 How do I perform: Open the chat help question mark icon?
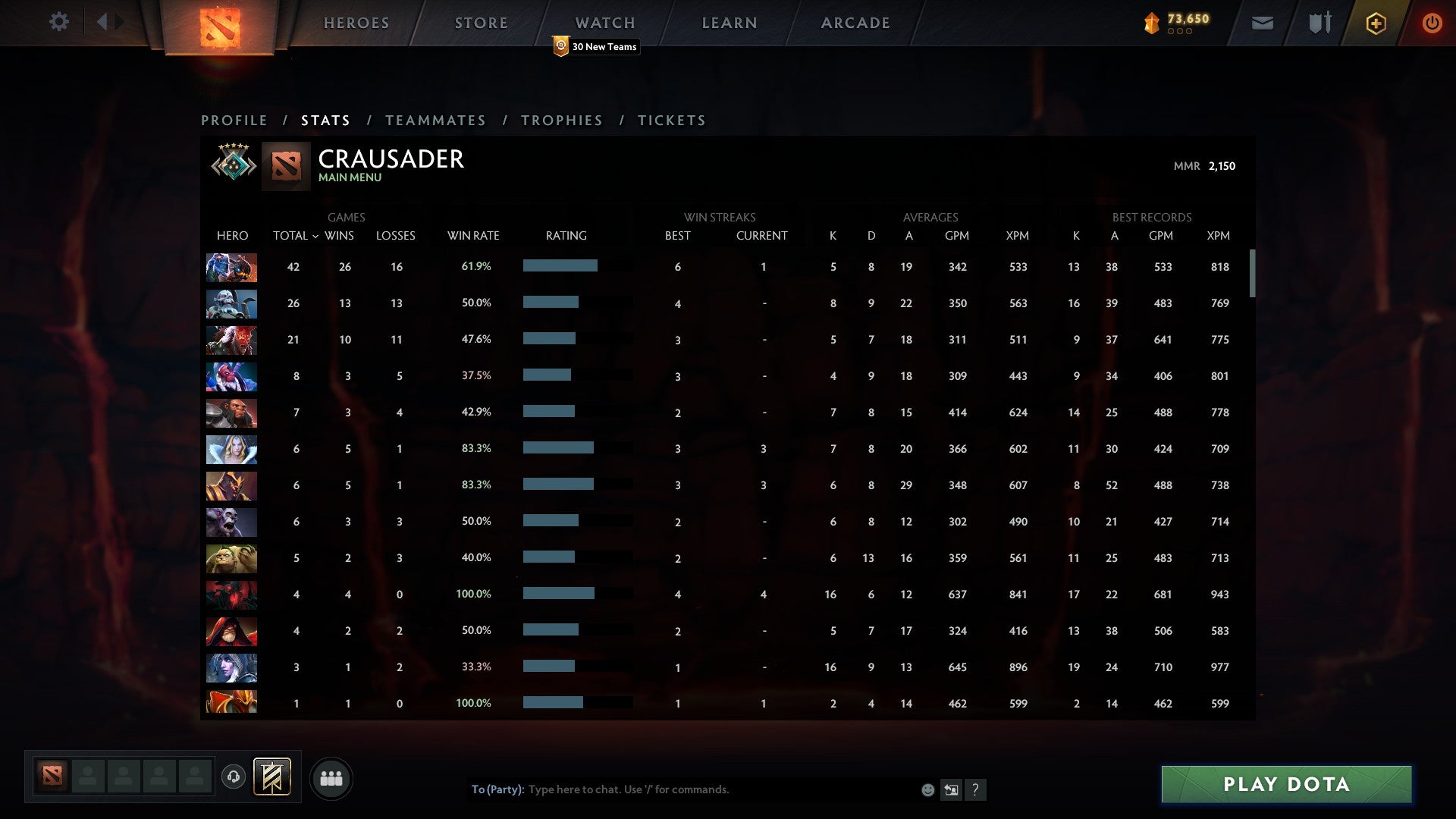pos(976,789)
